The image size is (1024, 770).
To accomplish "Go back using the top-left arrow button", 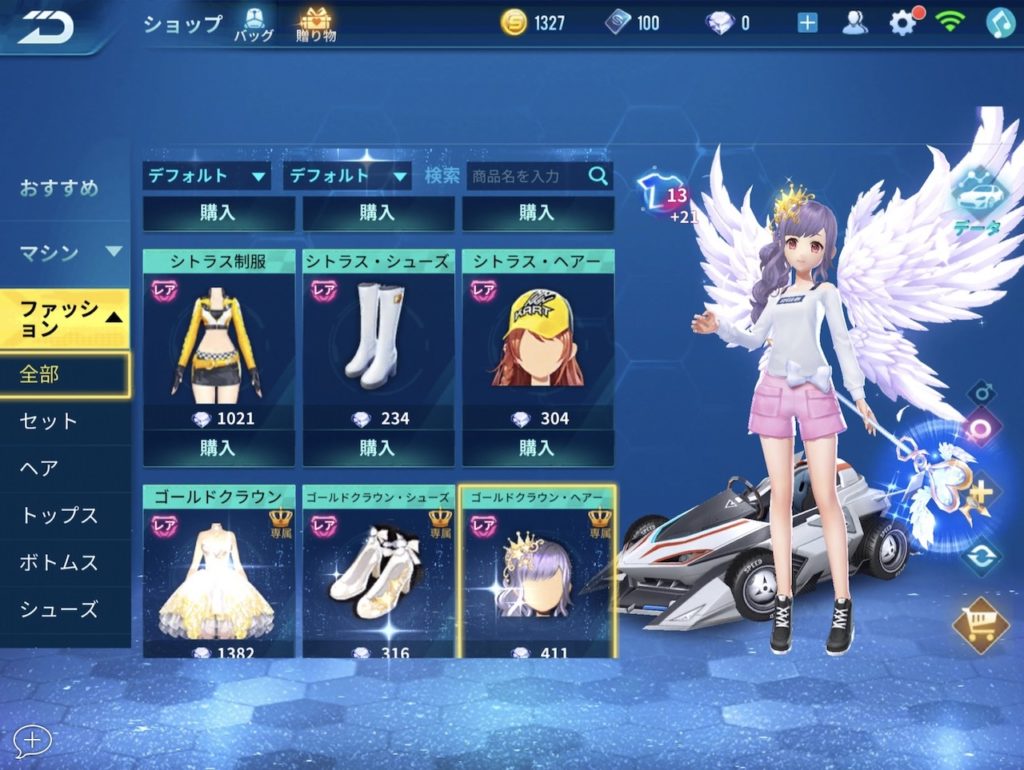I will click(x=45, y=26).
